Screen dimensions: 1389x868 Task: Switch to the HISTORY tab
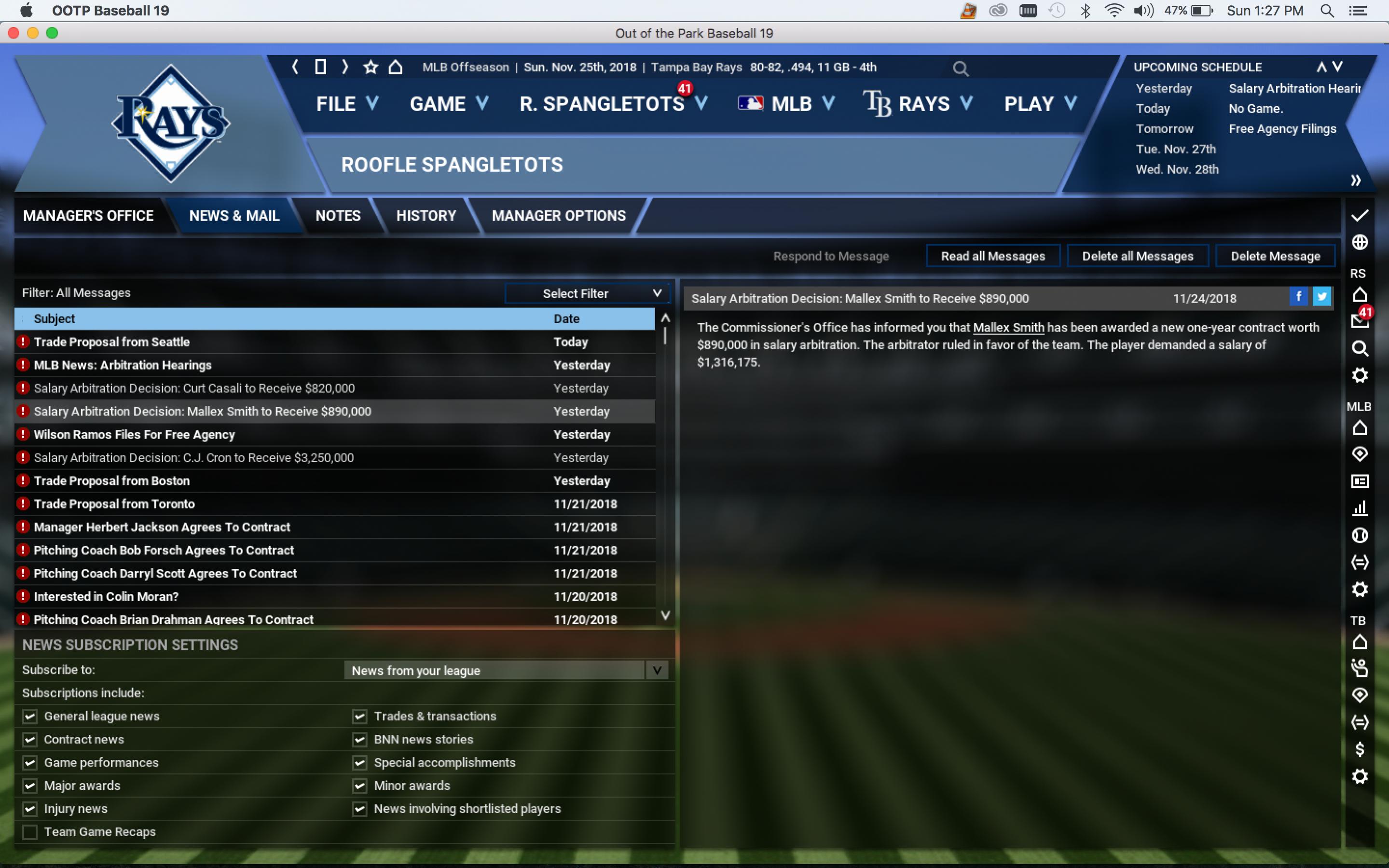point(426,216)
